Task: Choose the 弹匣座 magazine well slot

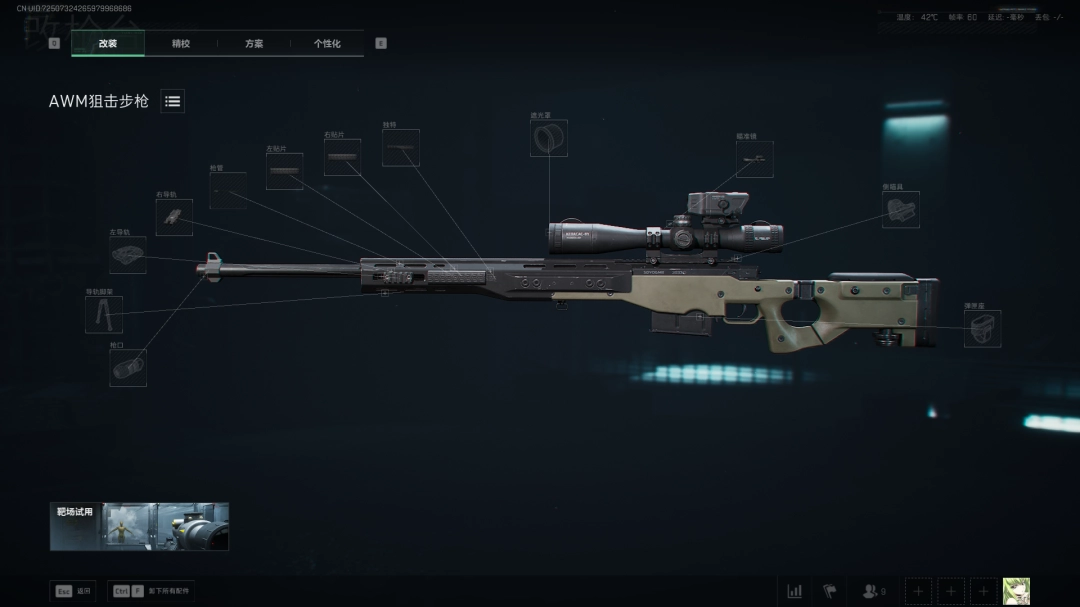Action: pyautogui.click(x=982, y=329)
